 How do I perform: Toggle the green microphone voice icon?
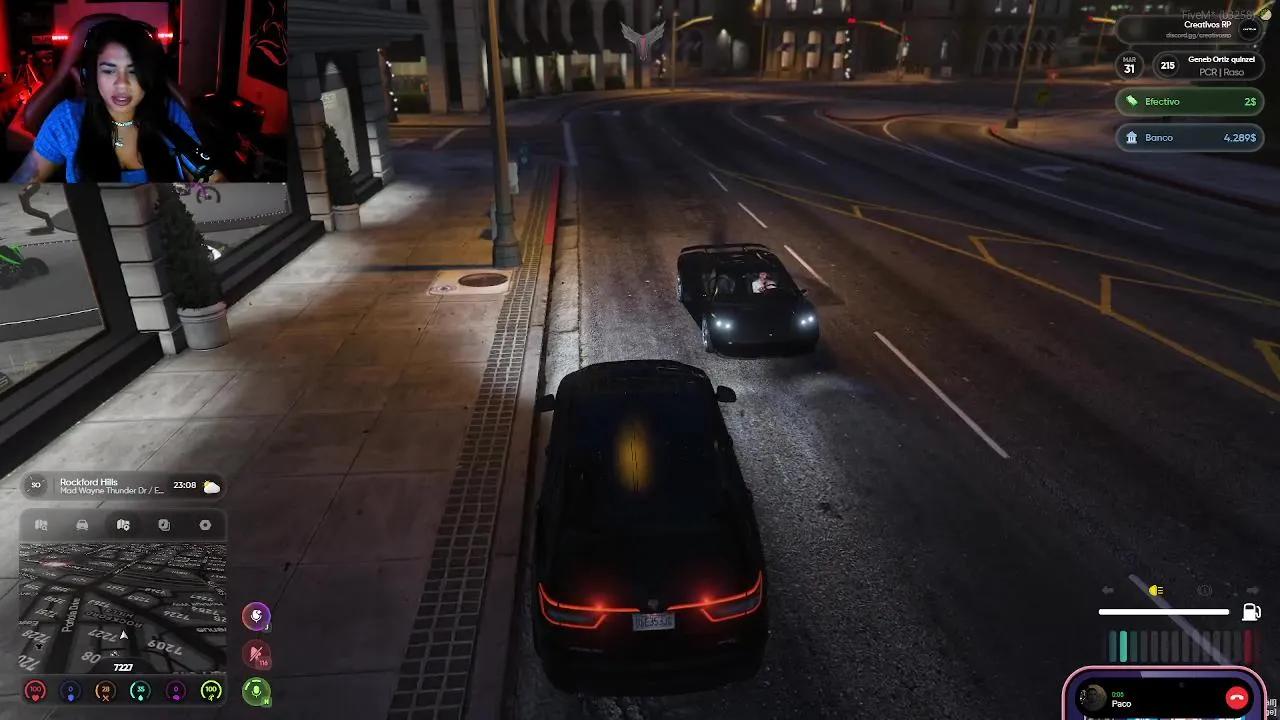(x=257, y=691)
